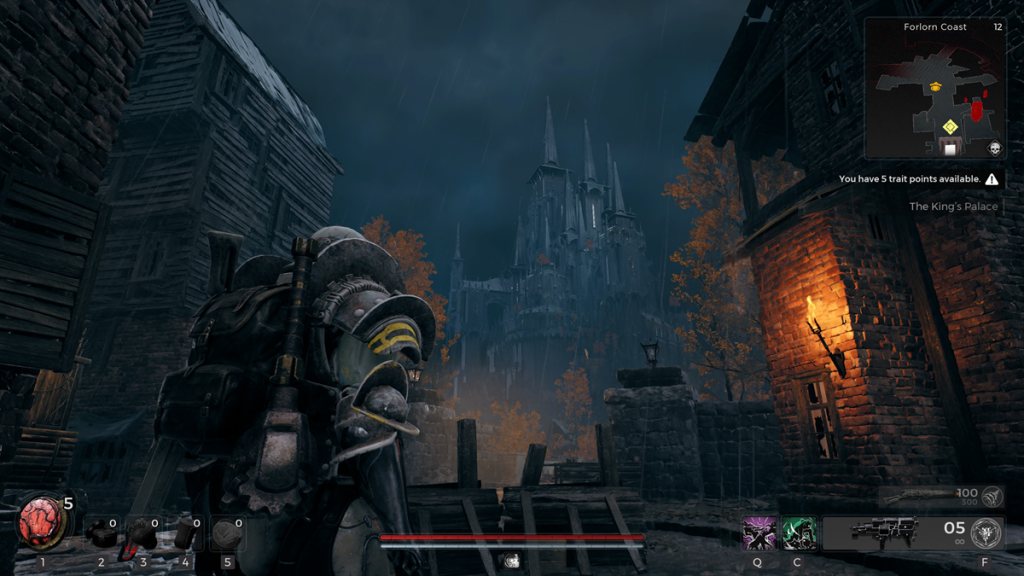Use the red relic heart in slot 1
This screenshot has height=576, width=1024.
coord(42,523)
